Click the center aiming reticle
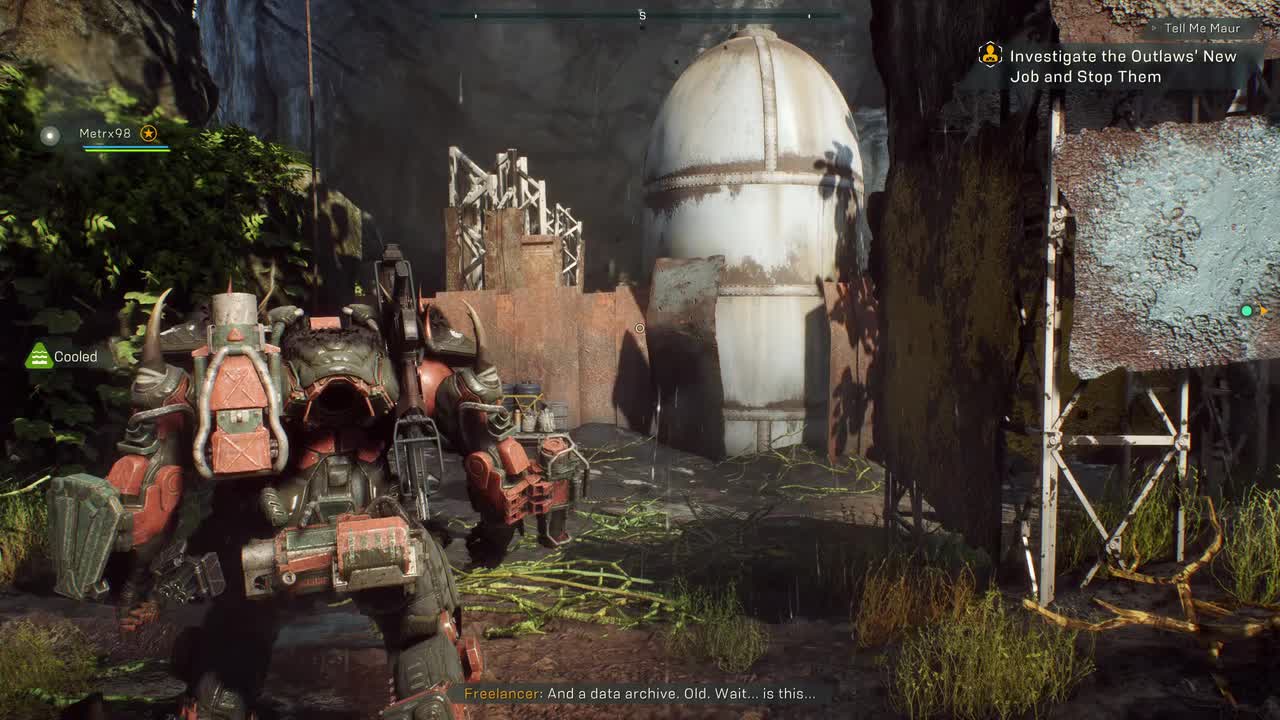This screenshot has height=720, width=1280. coord(640,327)
